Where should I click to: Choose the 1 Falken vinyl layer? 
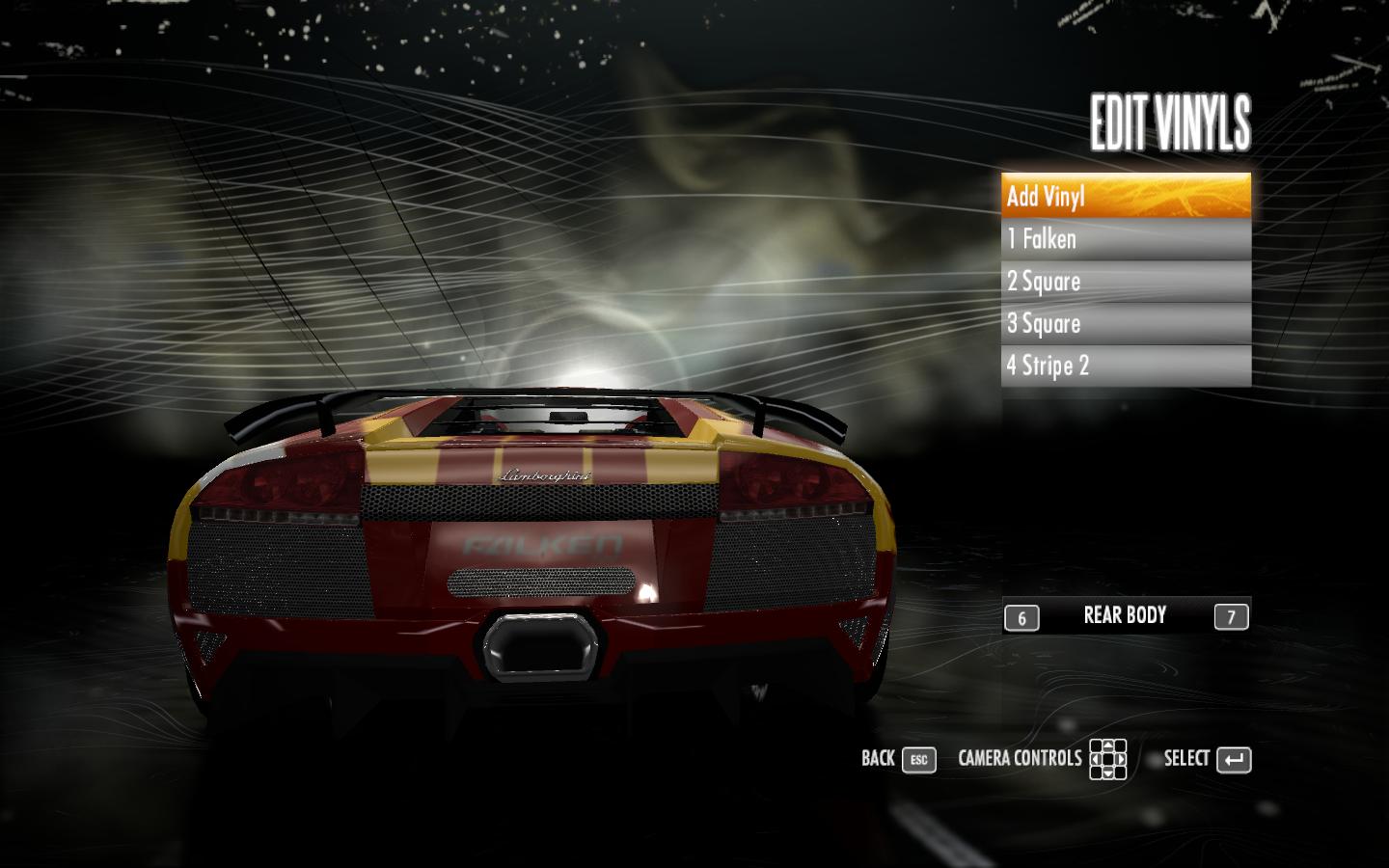(1126, 239)
